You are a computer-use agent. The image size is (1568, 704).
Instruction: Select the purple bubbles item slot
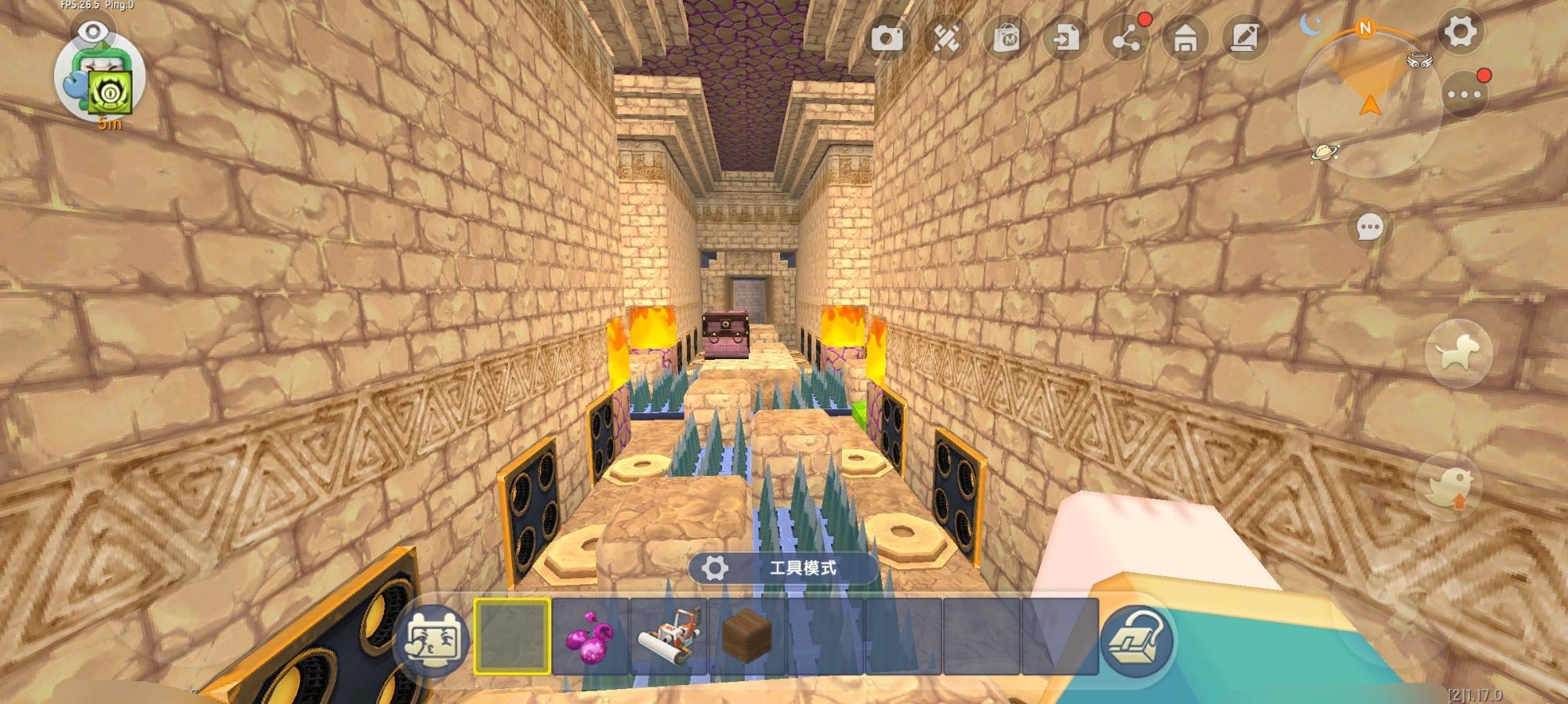[590, 636]
